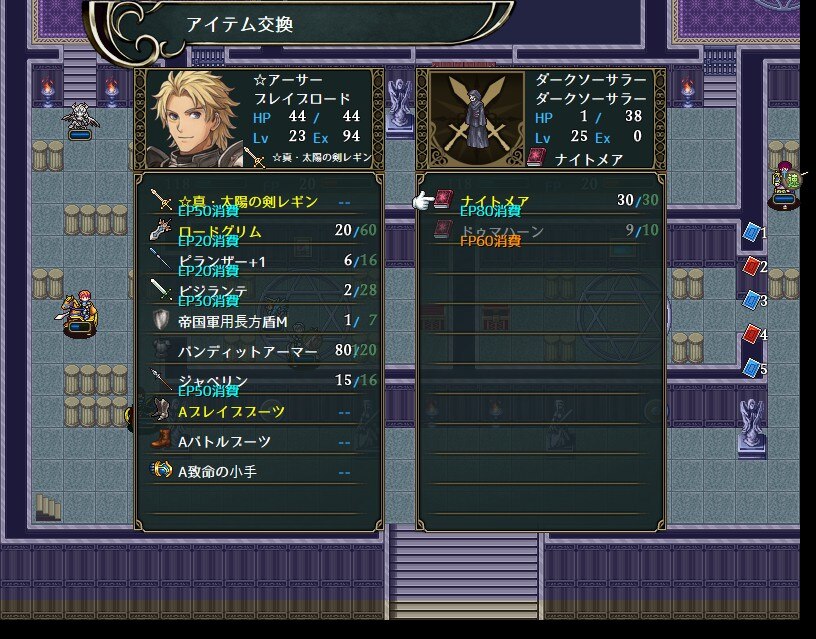This screenshot has width=816, height=639.
Task: Click Arthur's character portrait
Action: [x=192, y=118]
